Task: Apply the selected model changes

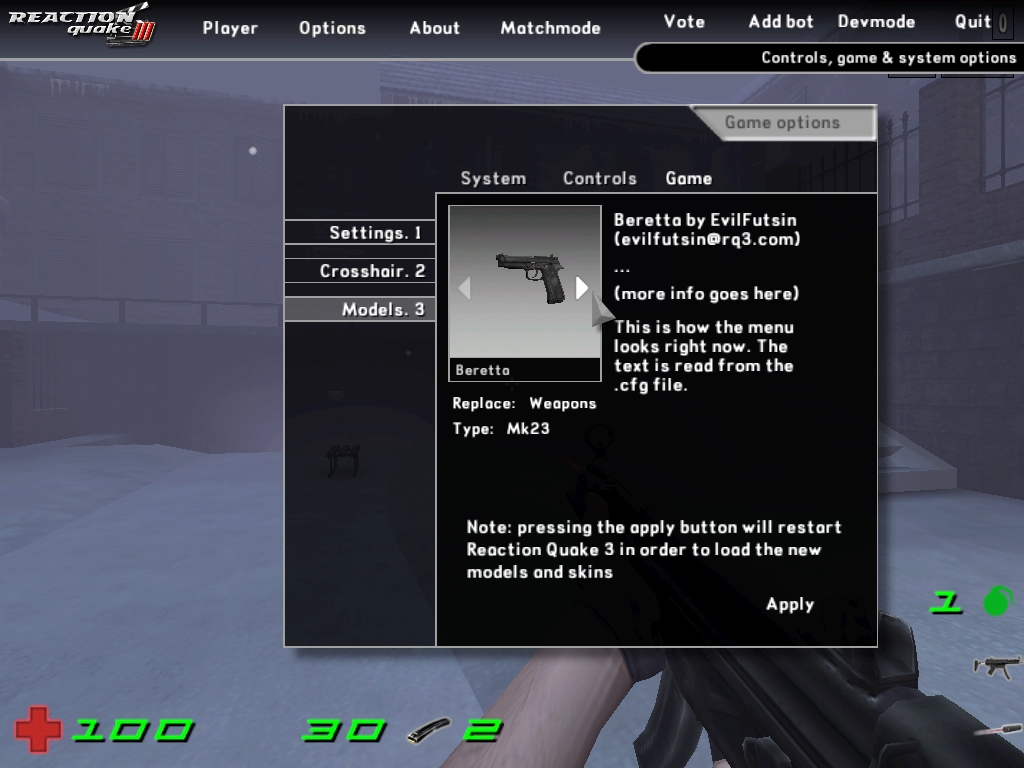Action: tap(790, 604)
